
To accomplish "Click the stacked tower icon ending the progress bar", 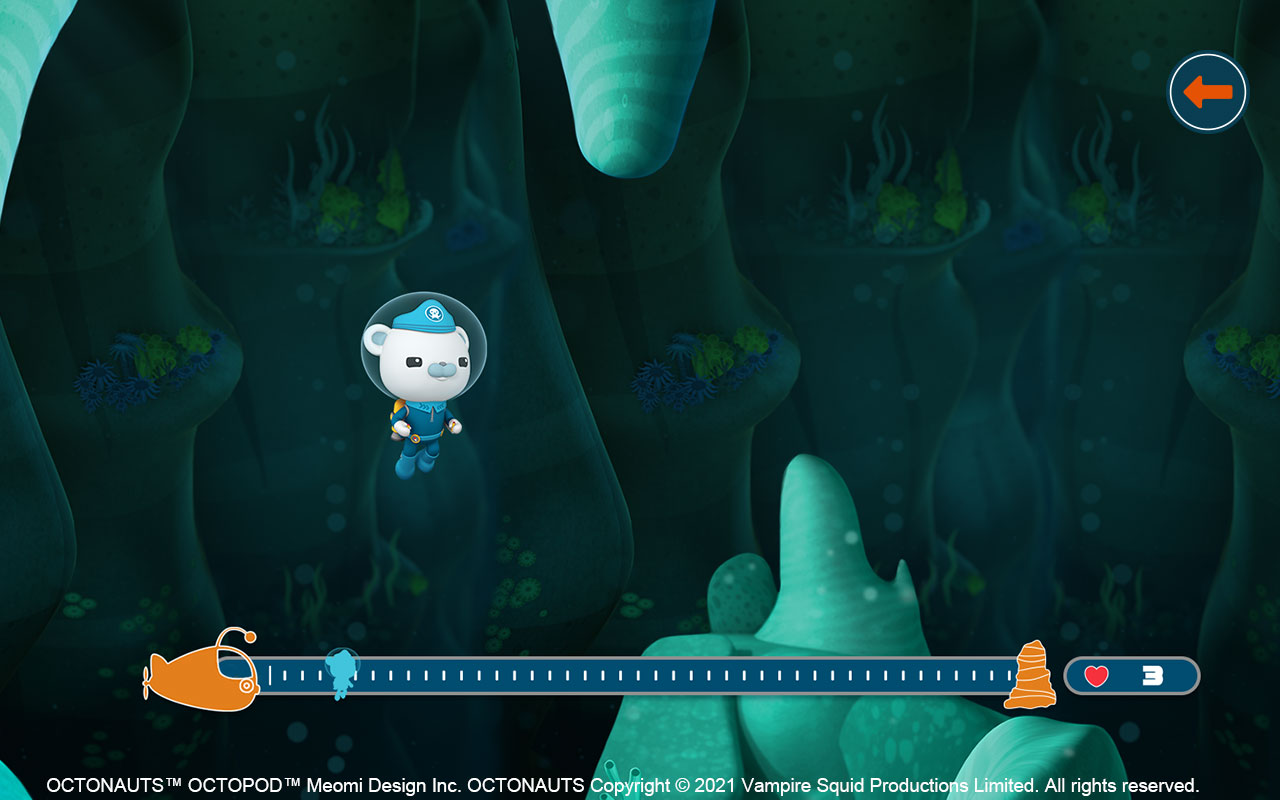I will (x=1032, y=676).
